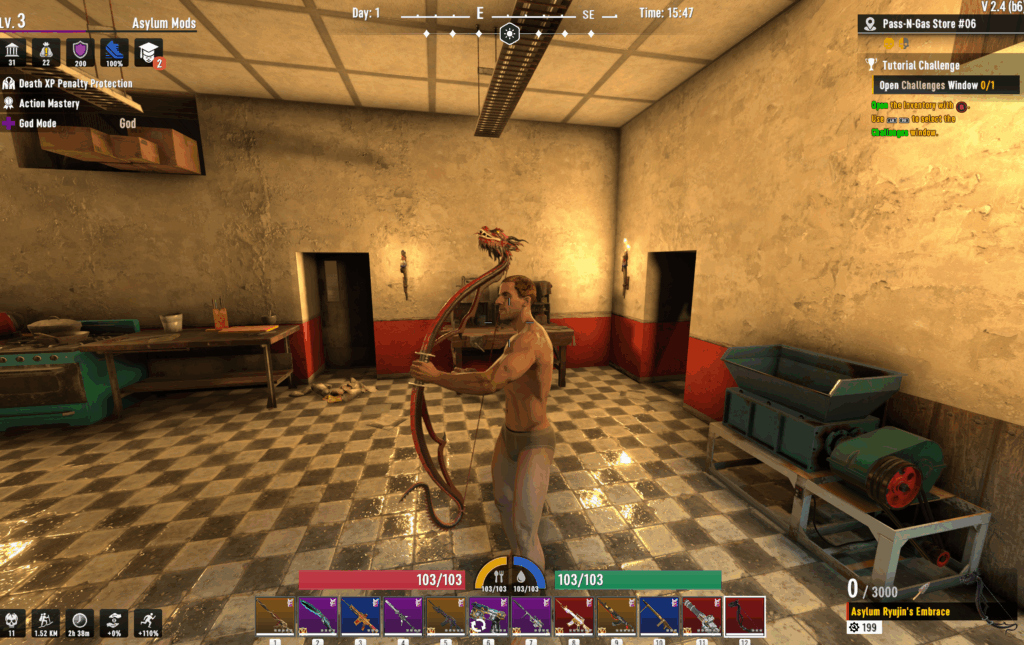
Task: Choose the teal weapon in hotbar slot 2
Action: 317,616
